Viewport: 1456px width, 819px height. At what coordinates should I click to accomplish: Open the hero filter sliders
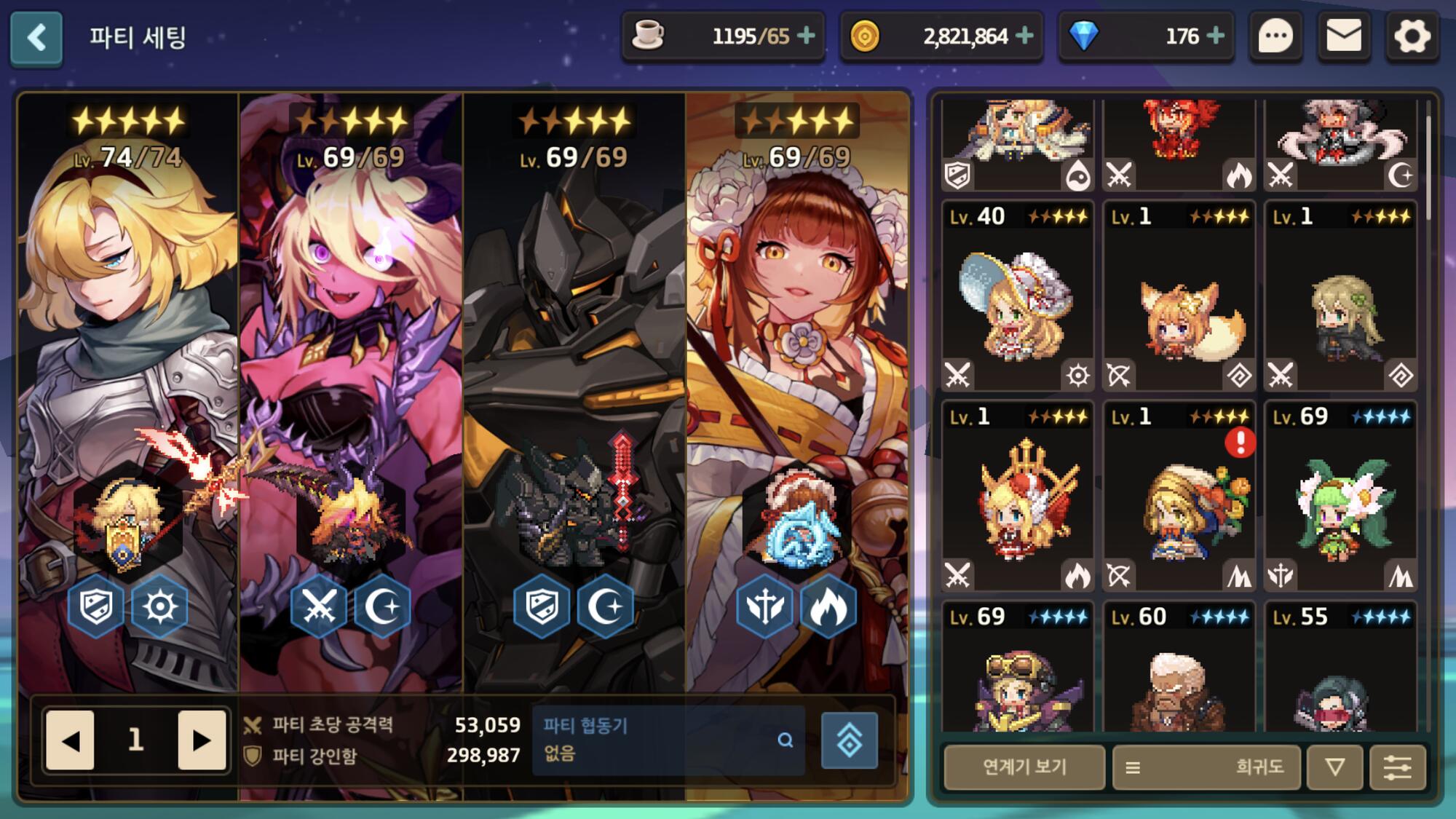[1397, 767]
